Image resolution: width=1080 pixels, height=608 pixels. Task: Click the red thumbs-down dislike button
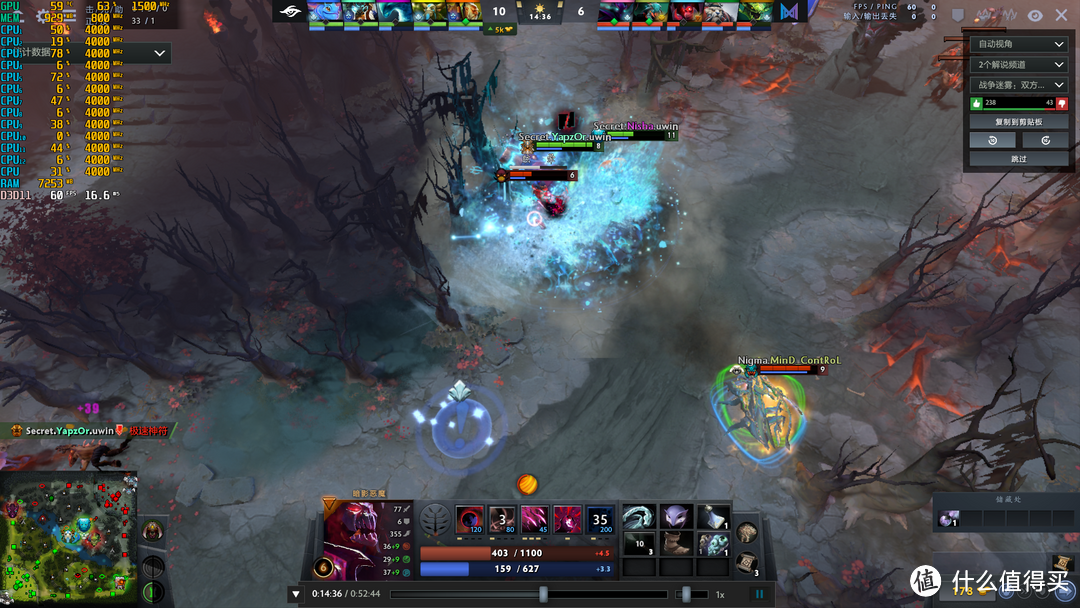[1061, 103]
